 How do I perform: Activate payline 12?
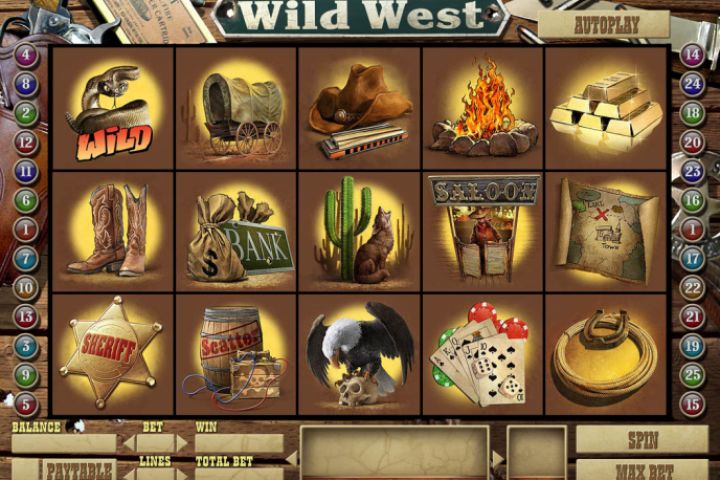tap(27, 143)
